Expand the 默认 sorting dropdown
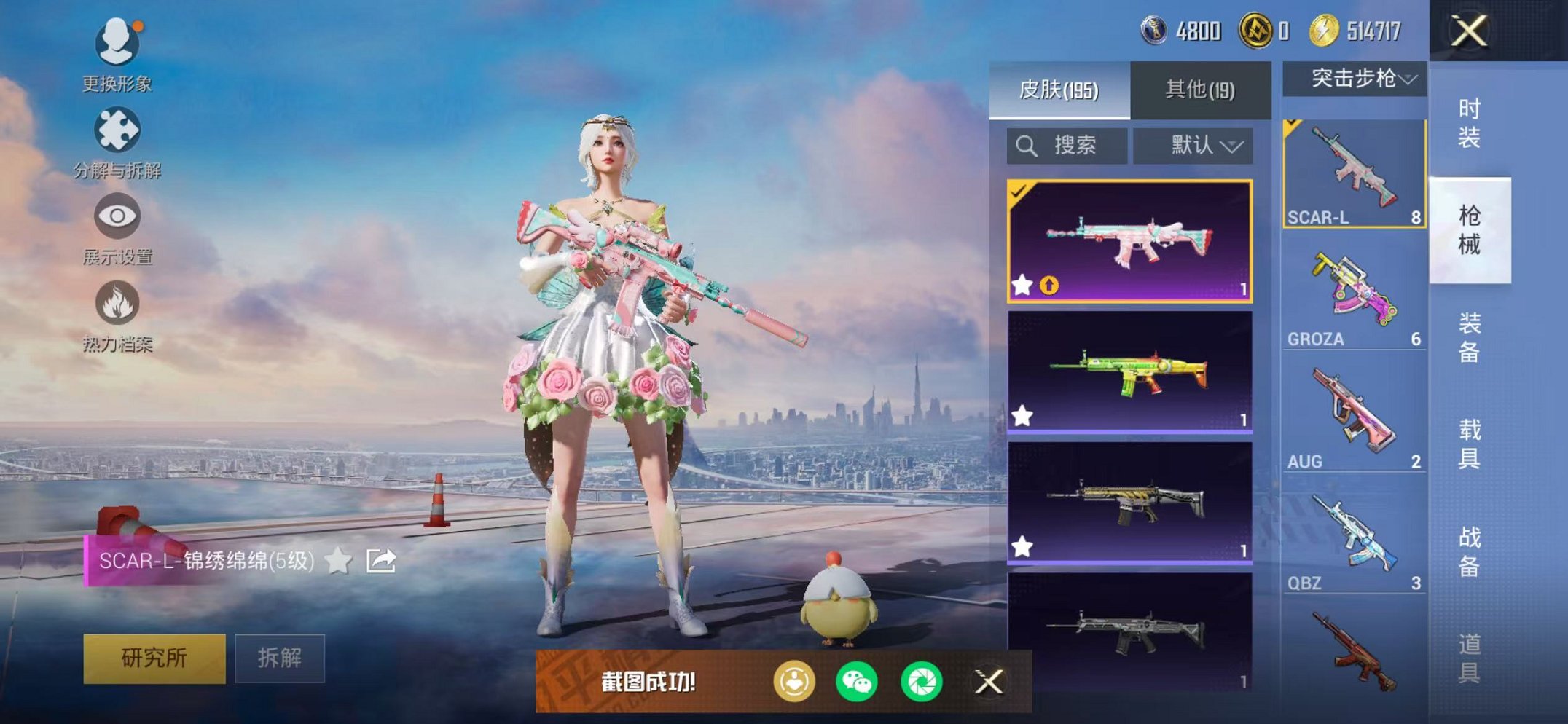This screenshot has width=1568, height=724. (1193, 145)
